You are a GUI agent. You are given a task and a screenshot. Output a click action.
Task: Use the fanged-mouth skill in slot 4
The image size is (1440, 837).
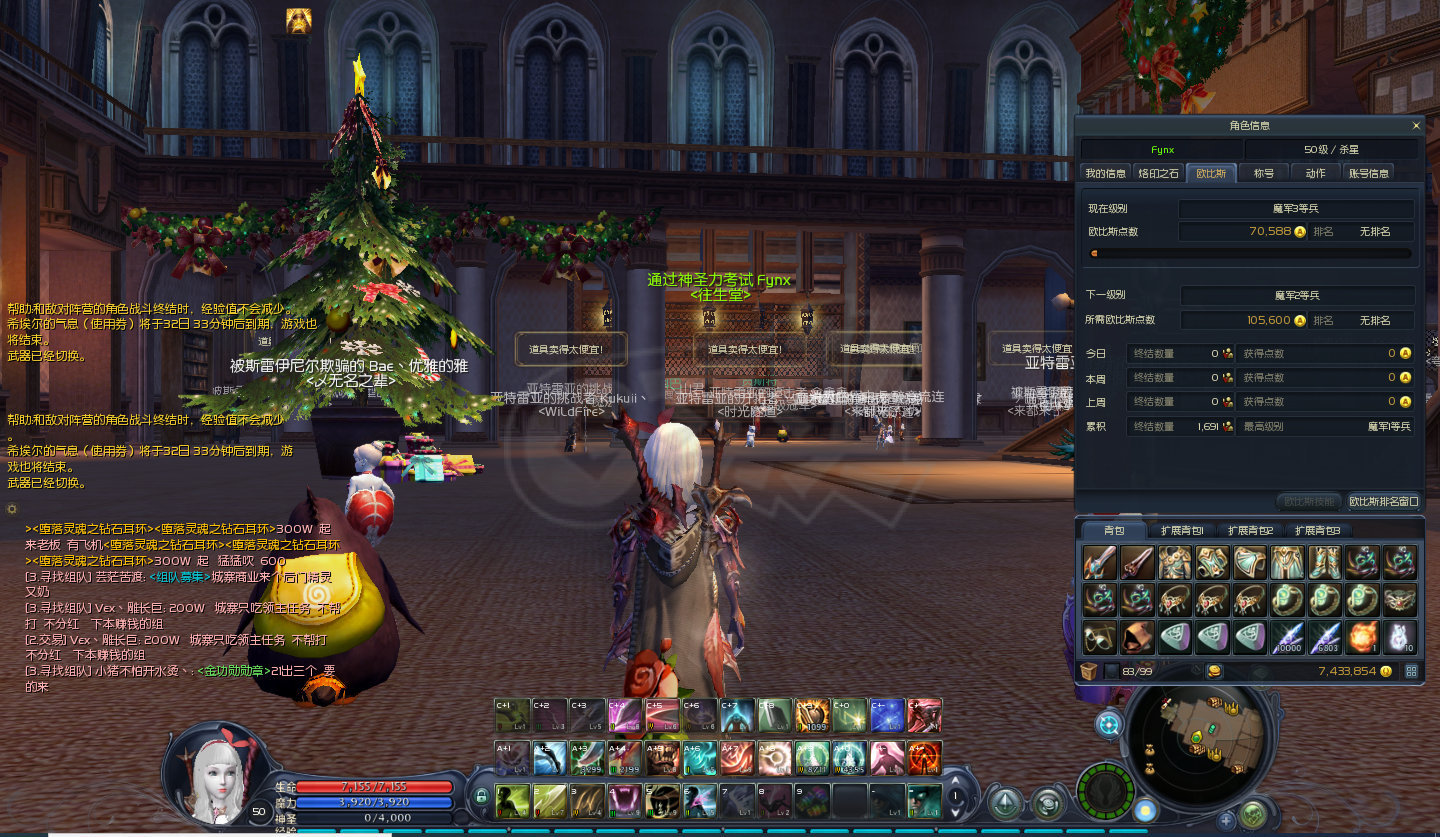(x=627, y=798)
